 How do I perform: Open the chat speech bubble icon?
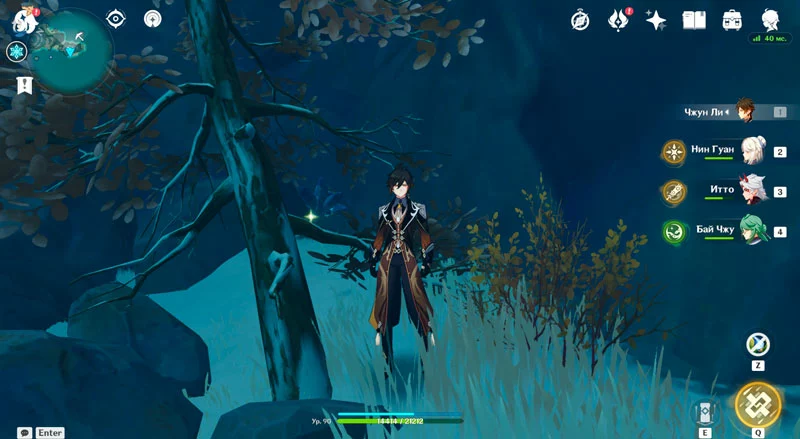(x=24, y=433)
